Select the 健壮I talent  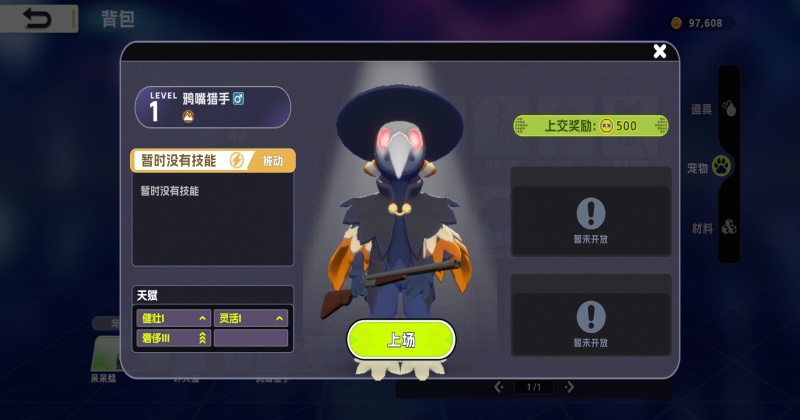(x=173, y=318)
